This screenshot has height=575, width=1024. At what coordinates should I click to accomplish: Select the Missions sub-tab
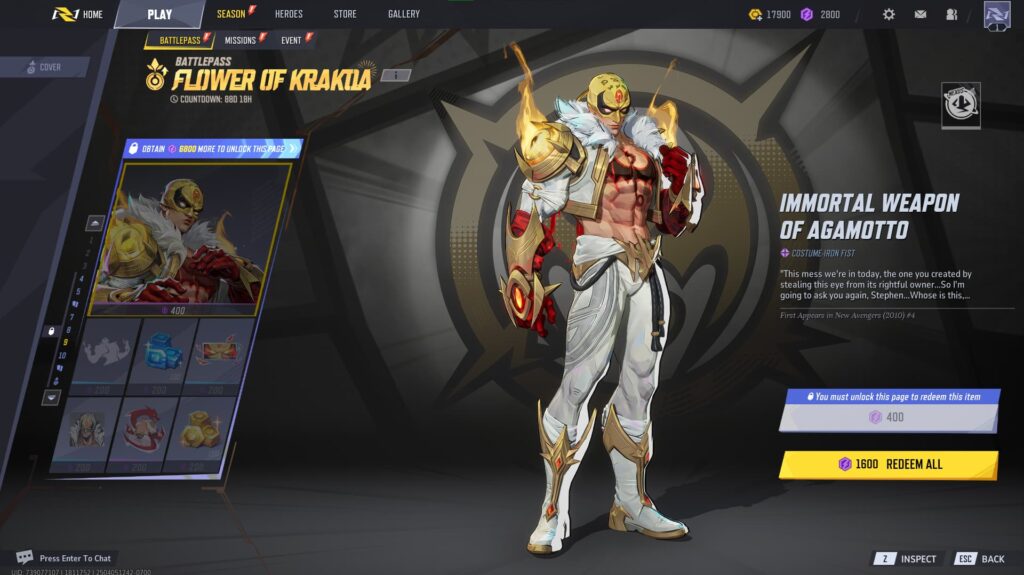click(x=240, y=40)
